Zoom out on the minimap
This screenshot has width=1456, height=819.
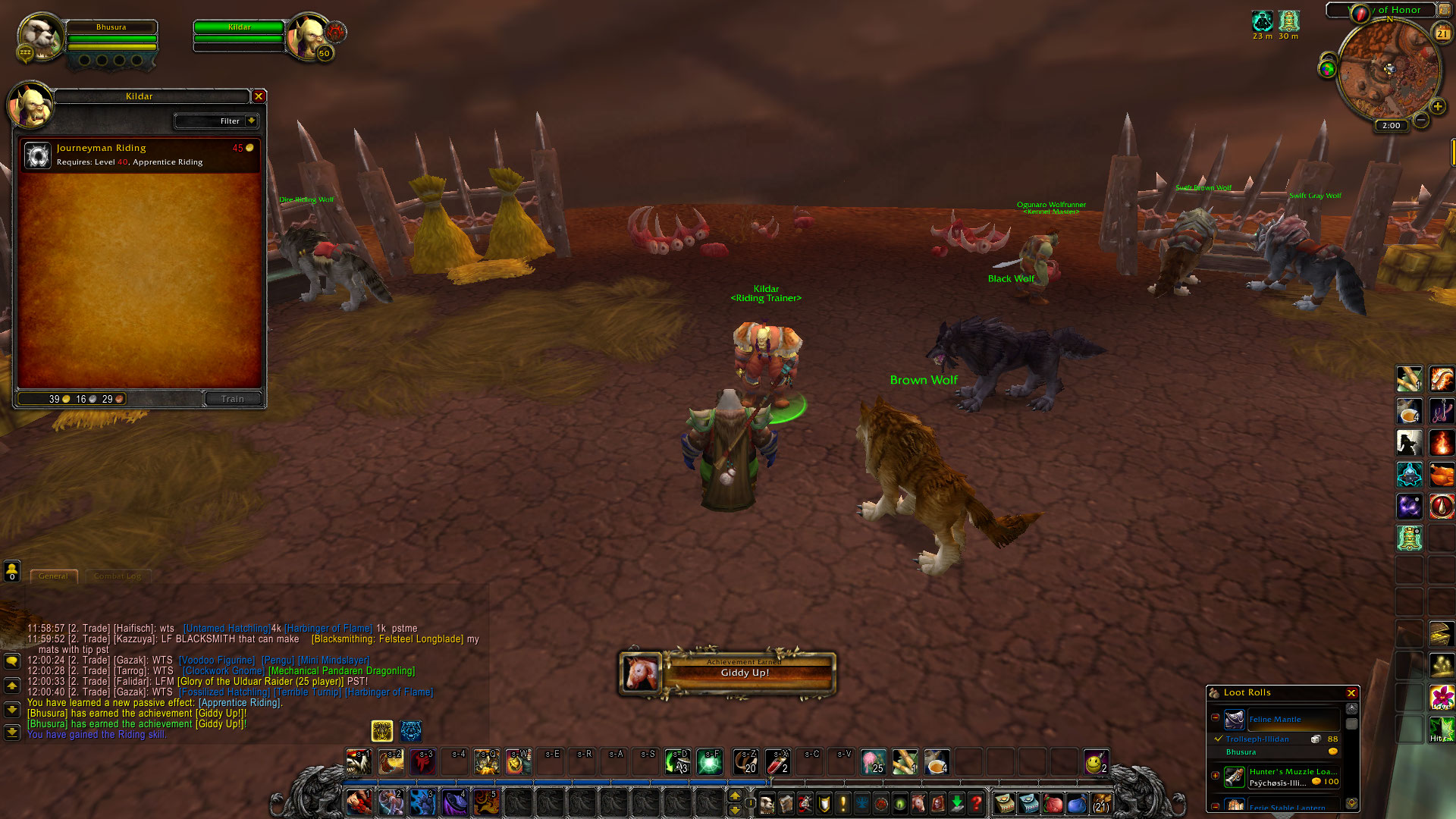pyautogui.click(x=1421, y=120)
